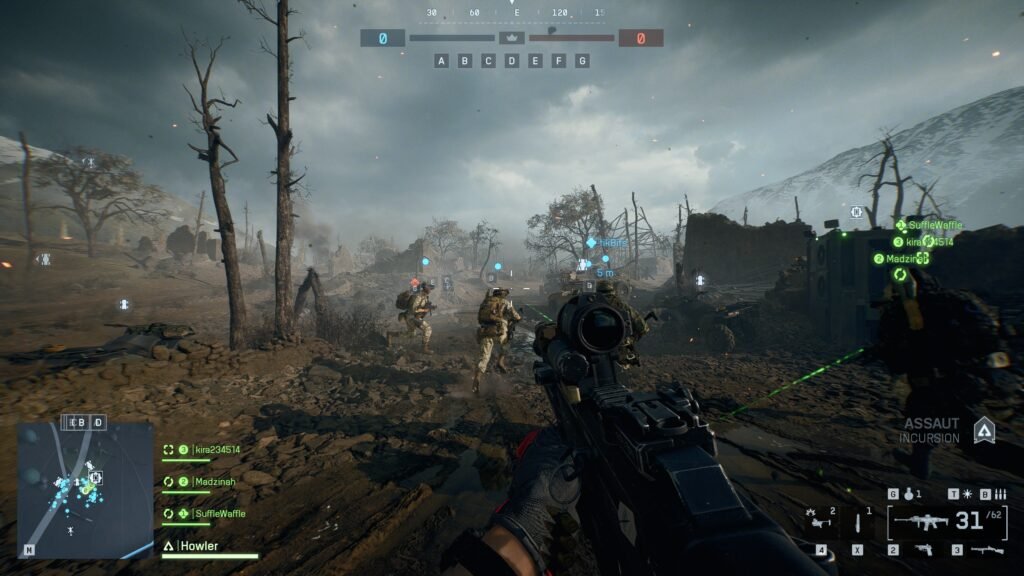Viewport: 1024px width, 576px height.
Task: Toggle the fire mode bullets icon
Action: coord(998,494)
